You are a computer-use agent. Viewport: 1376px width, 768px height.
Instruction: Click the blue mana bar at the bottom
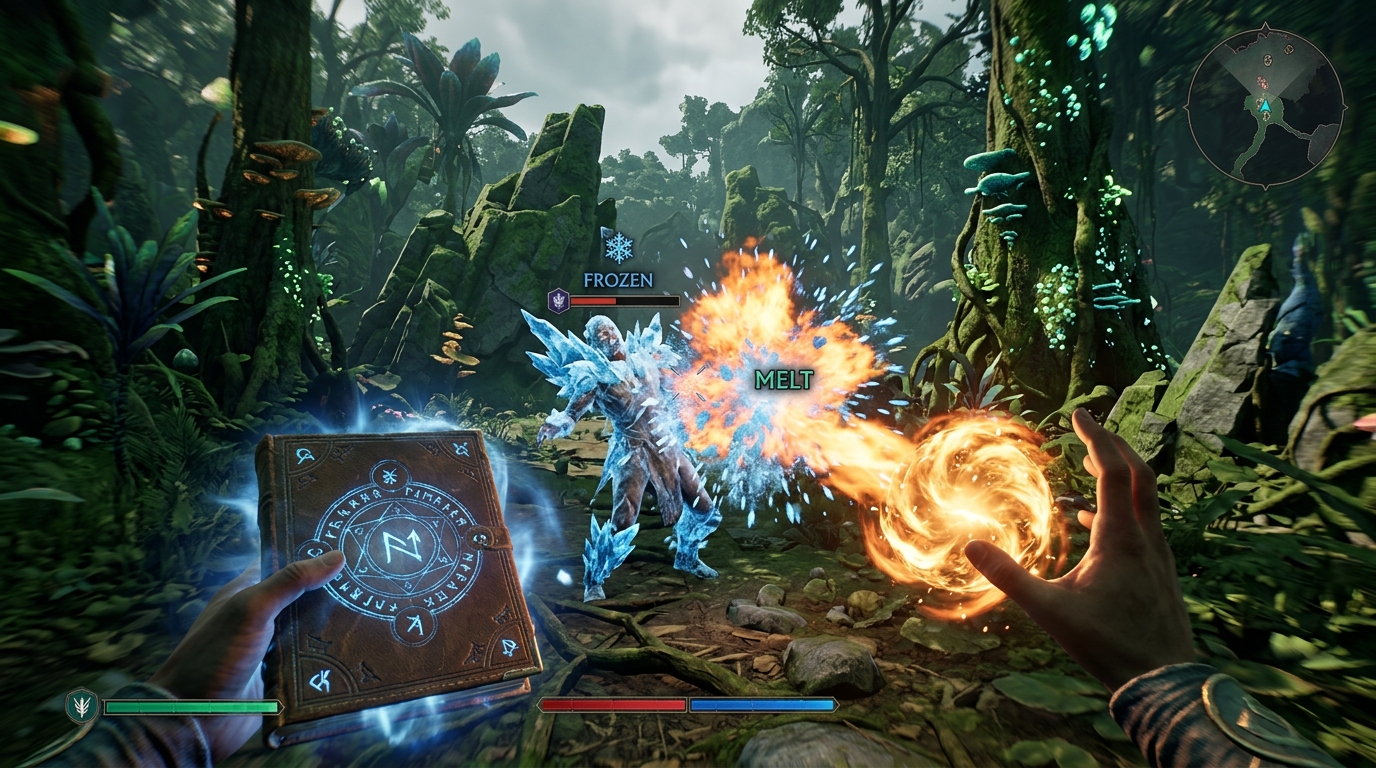tap(762, 703)
